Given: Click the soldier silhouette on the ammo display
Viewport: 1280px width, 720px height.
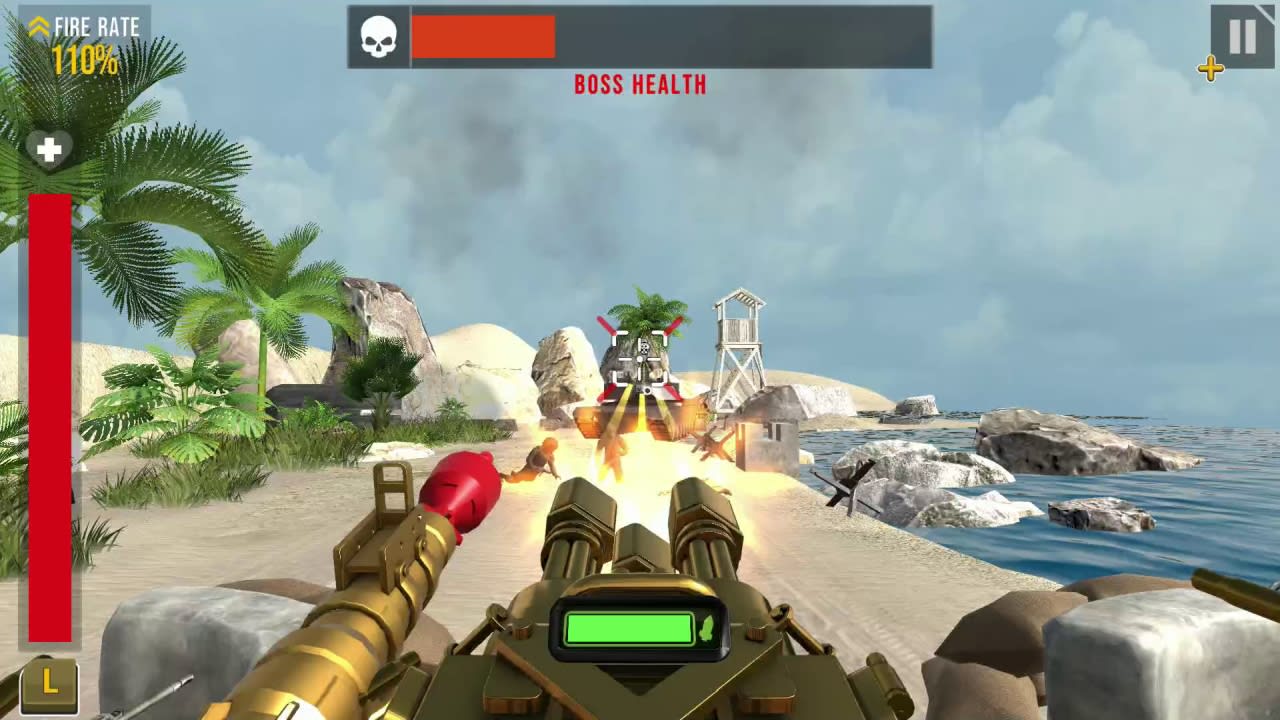Looking at the screenshot, I should [x=706, y=630].
